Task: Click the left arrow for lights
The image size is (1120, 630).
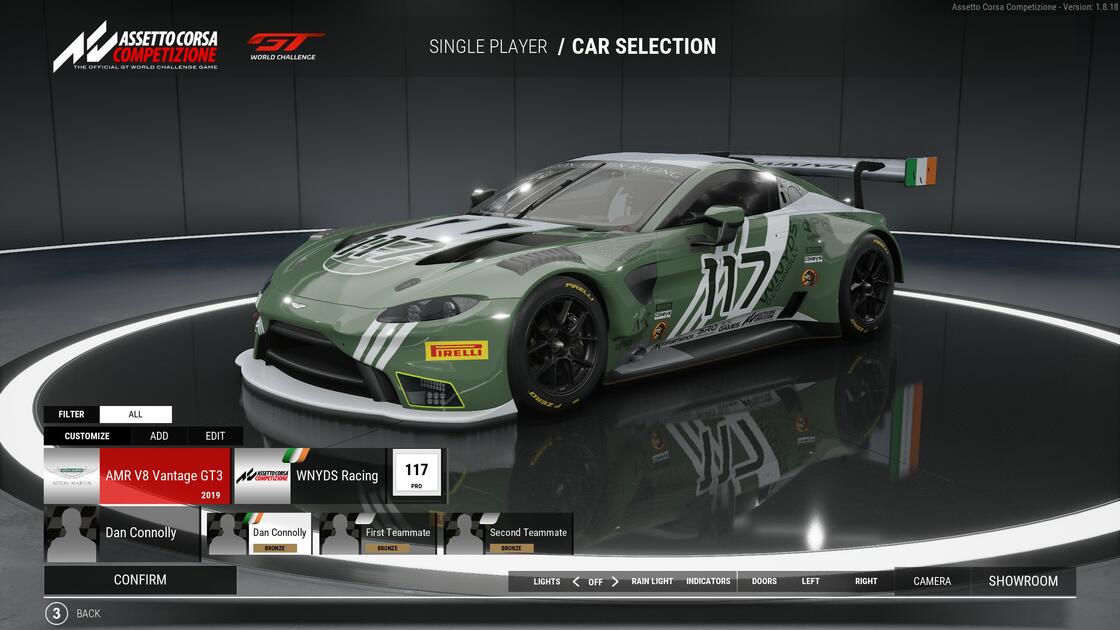Action: tap(576, 581)
